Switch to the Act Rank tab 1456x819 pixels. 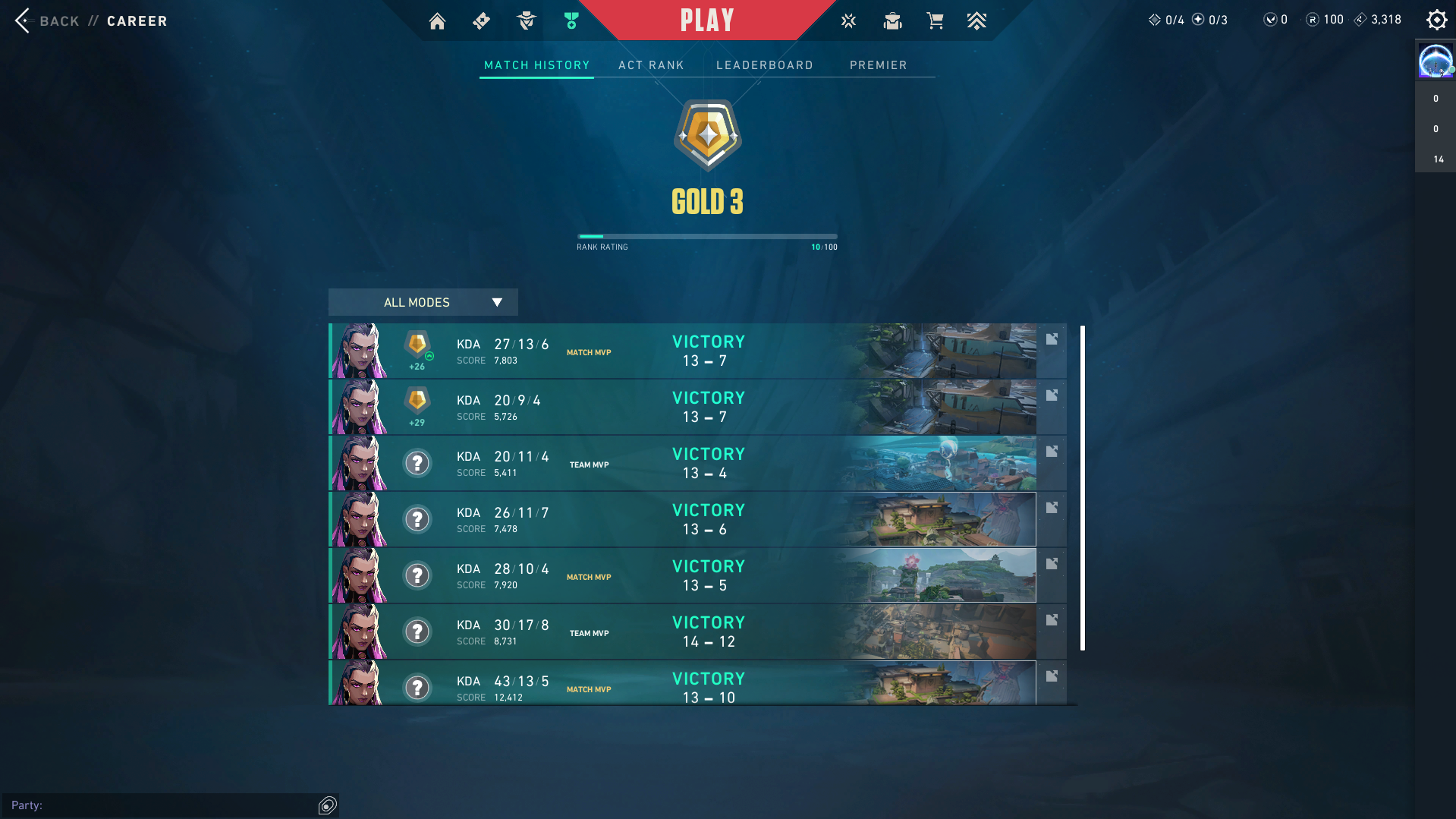pos(651,65)
